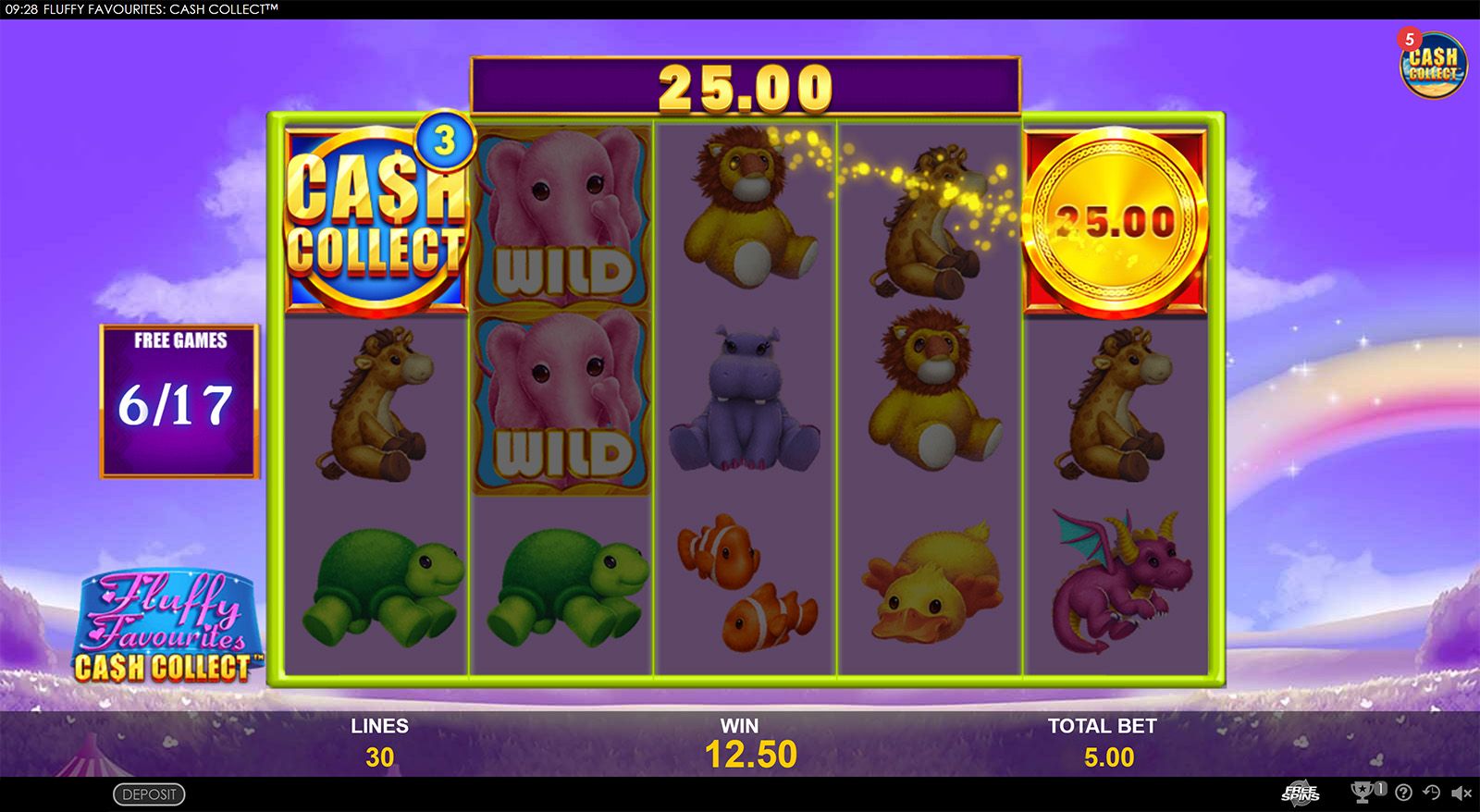Open the Free Spins feature
Viewport: 1480px width, 812px height.
point(1301,793)
